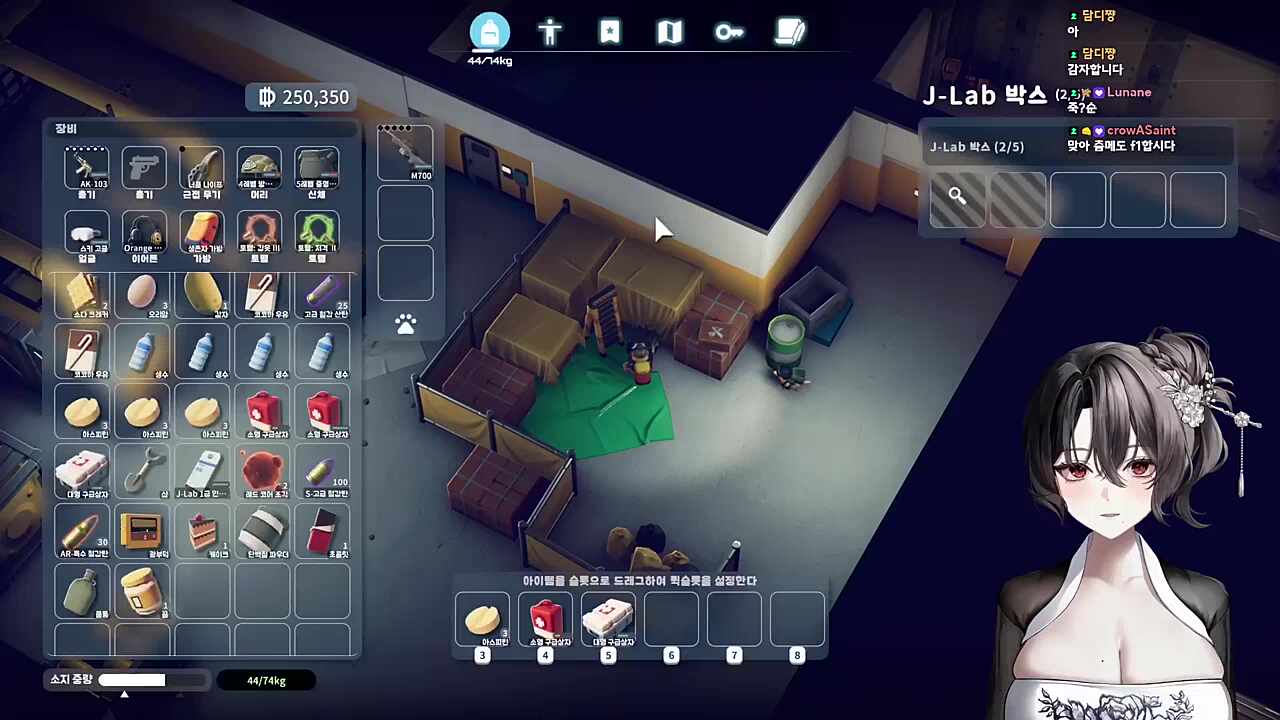Screen dimensions: 1280x720
Task: Open the star bookmark tab
Action: (x=610, y=33)
